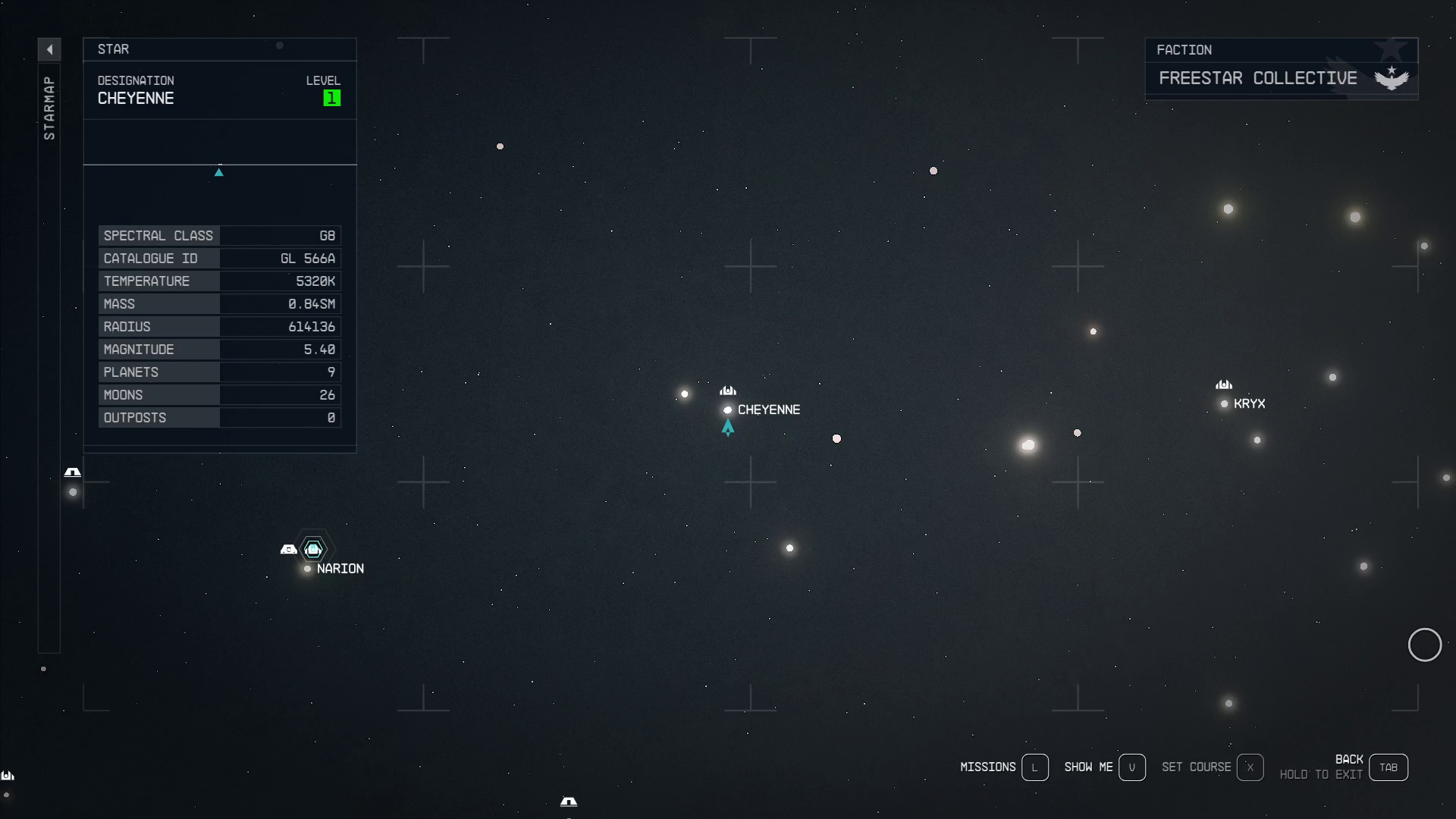This screenshot has width=1456, height=819.
Task: Select the Cheyenne star on the map
Action: point(727,409)
